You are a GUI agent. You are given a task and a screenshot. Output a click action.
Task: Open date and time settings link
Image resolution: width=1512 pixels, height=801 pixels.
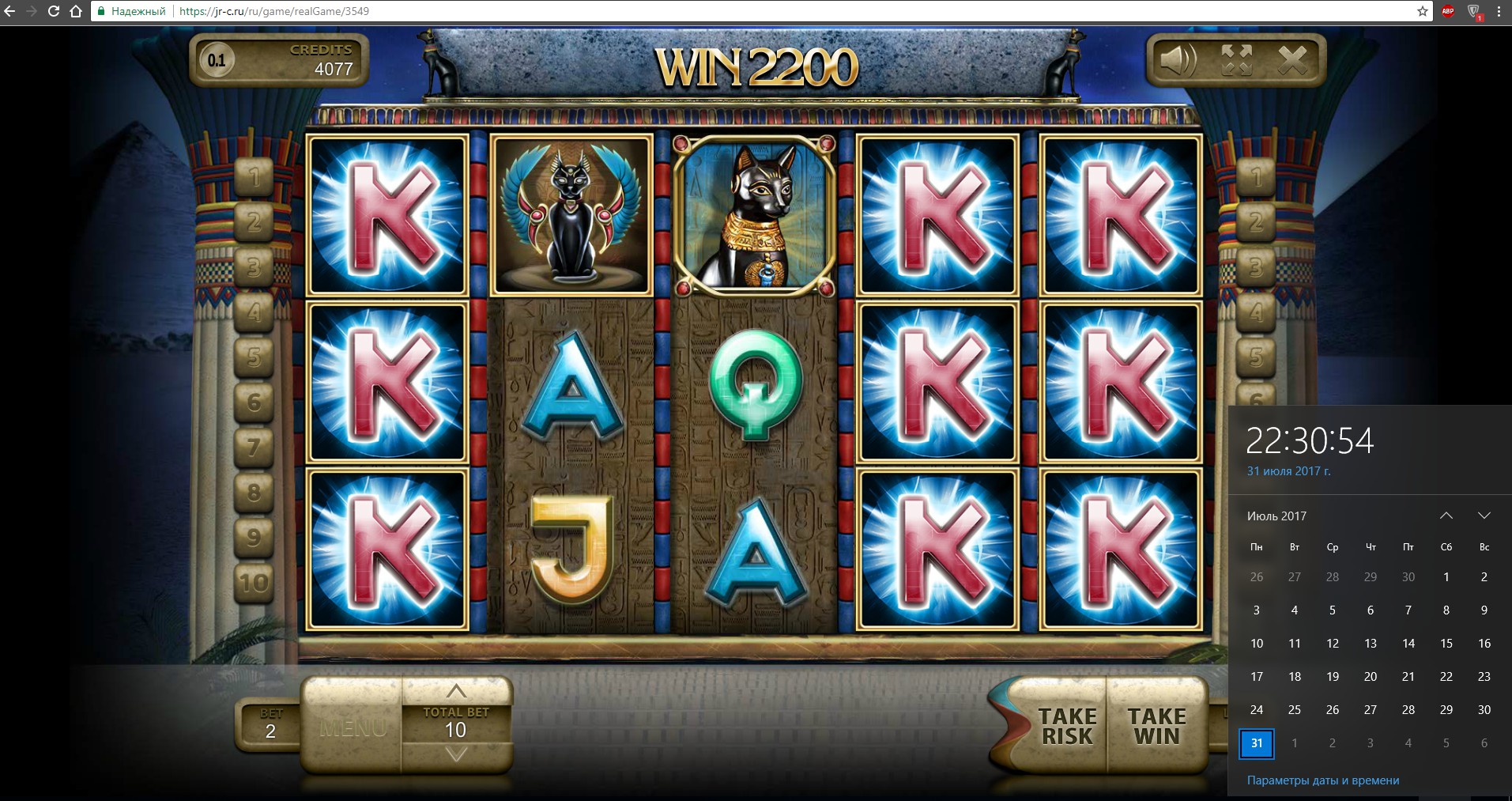pyautogui.click(x=1322, y=780)
